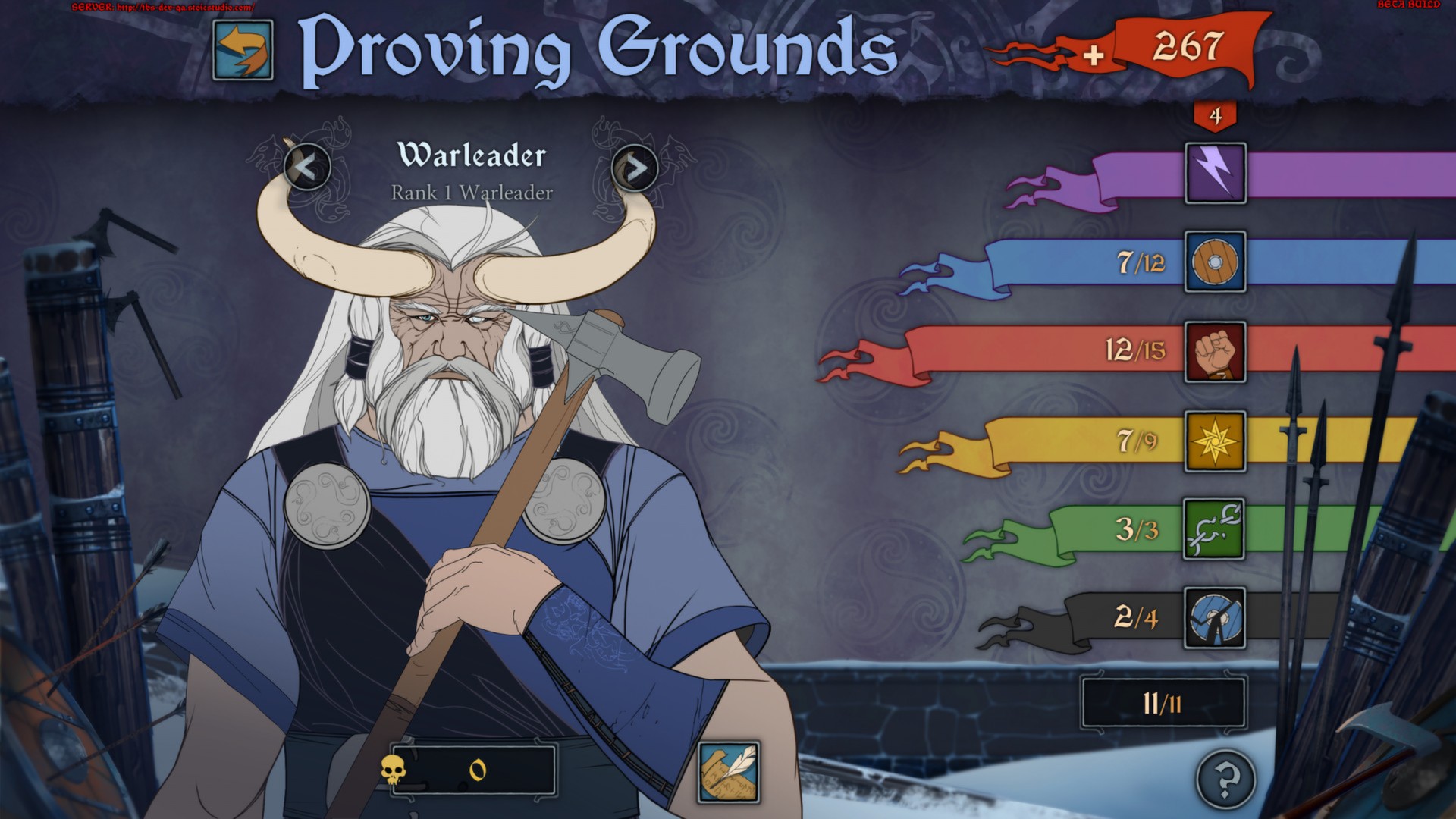Select the Warleader class title
This screenshot has height=819, width=1456.
(470, 155)
